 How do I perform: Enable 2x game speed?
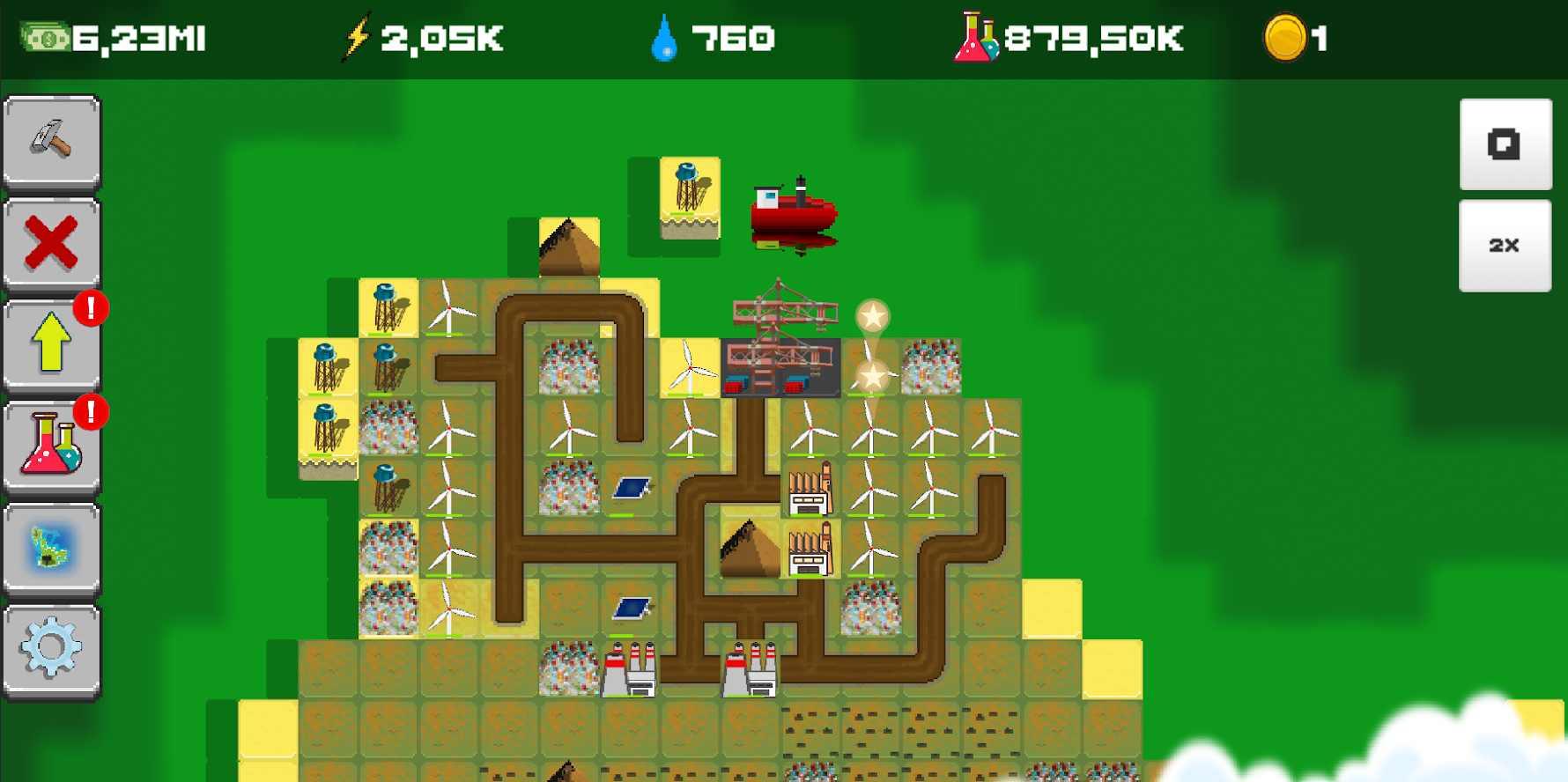[1505, 245]
